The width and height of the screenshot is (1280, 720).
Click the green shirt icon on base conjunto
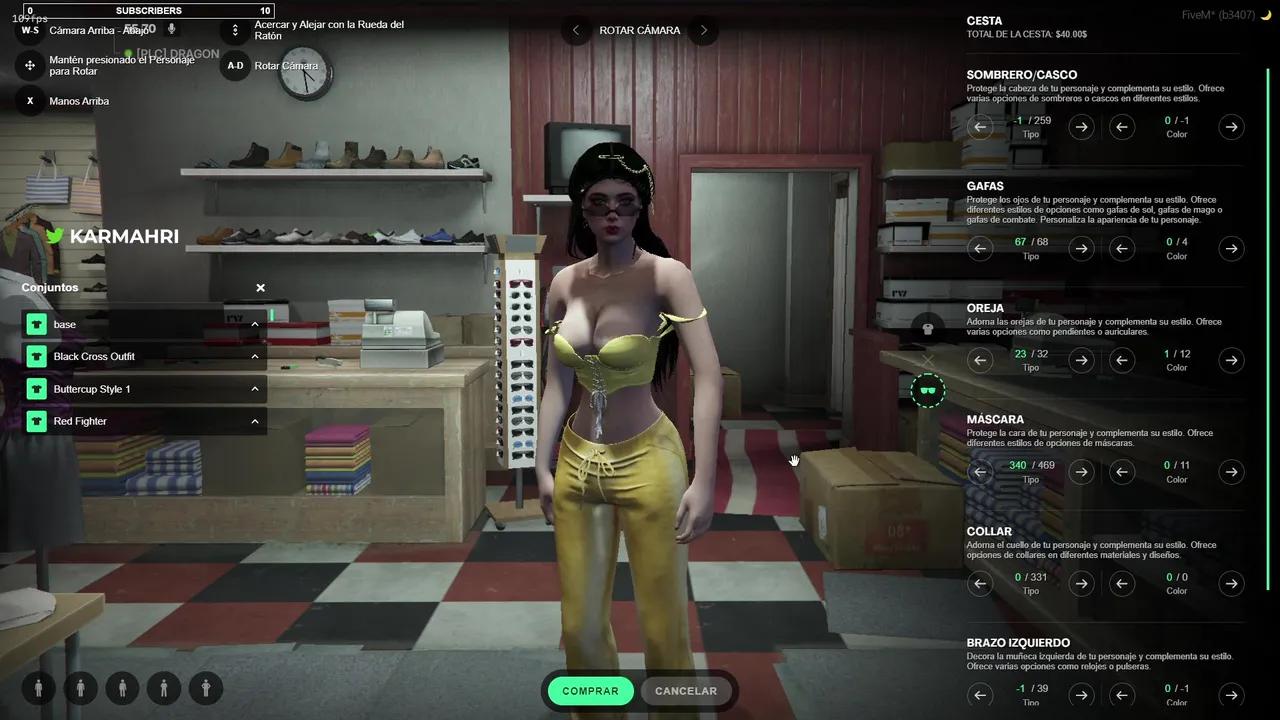click(37, 324)
